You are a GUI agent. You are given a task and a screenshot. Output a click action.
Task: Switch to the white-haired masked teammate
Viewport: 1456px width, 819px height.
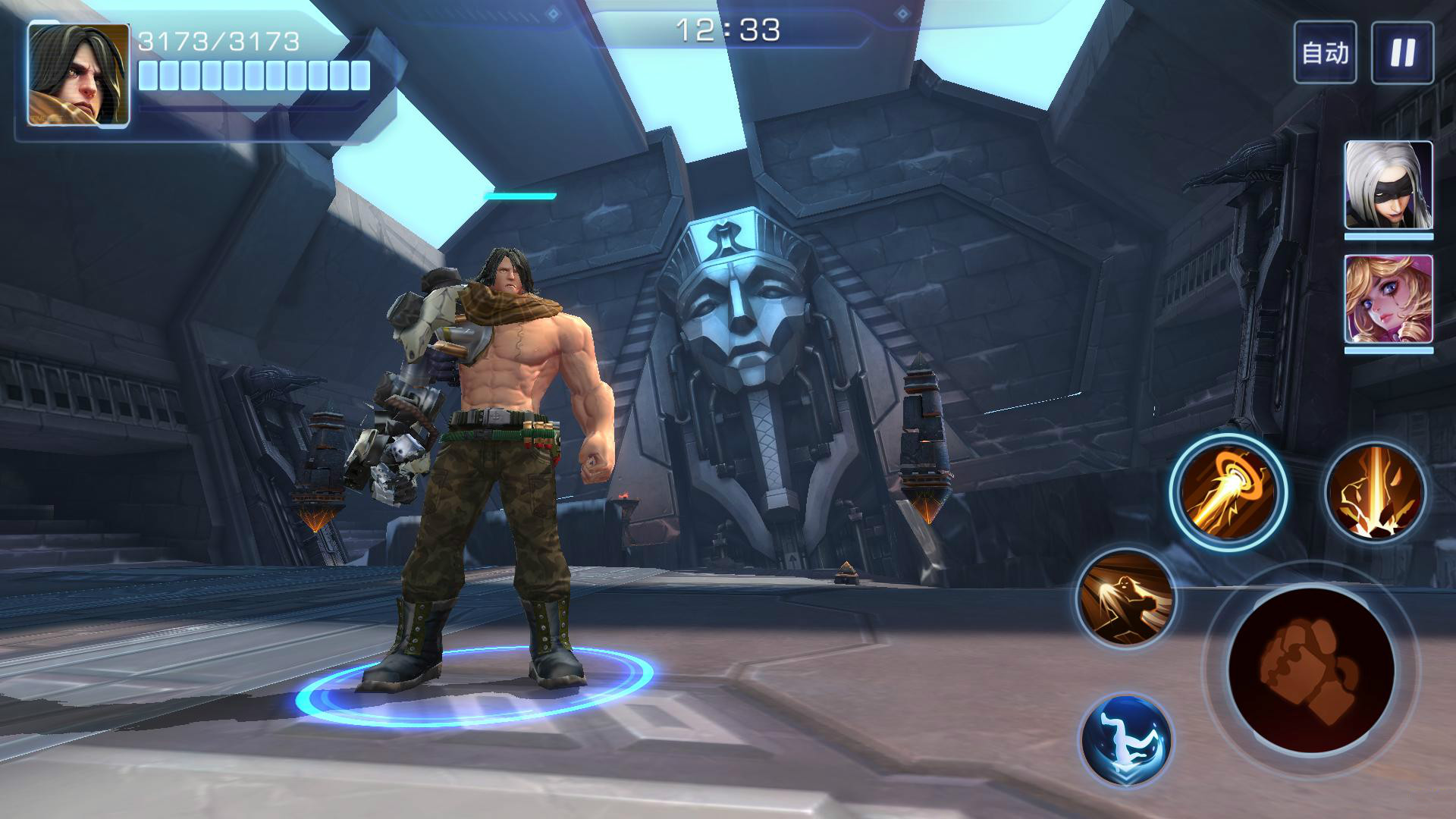(x=1389, y=185)
